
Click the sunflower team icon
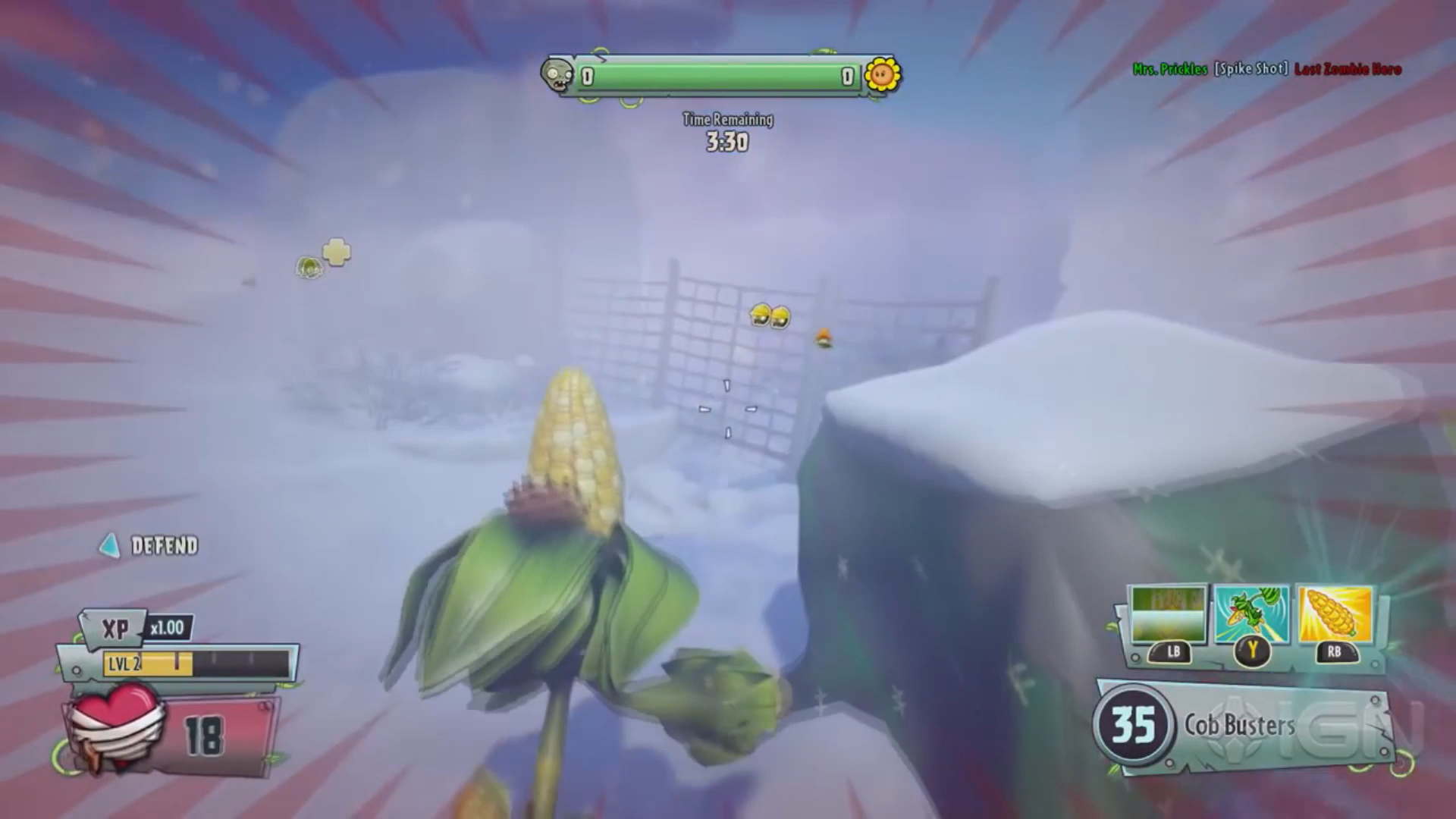click(882, 75)
